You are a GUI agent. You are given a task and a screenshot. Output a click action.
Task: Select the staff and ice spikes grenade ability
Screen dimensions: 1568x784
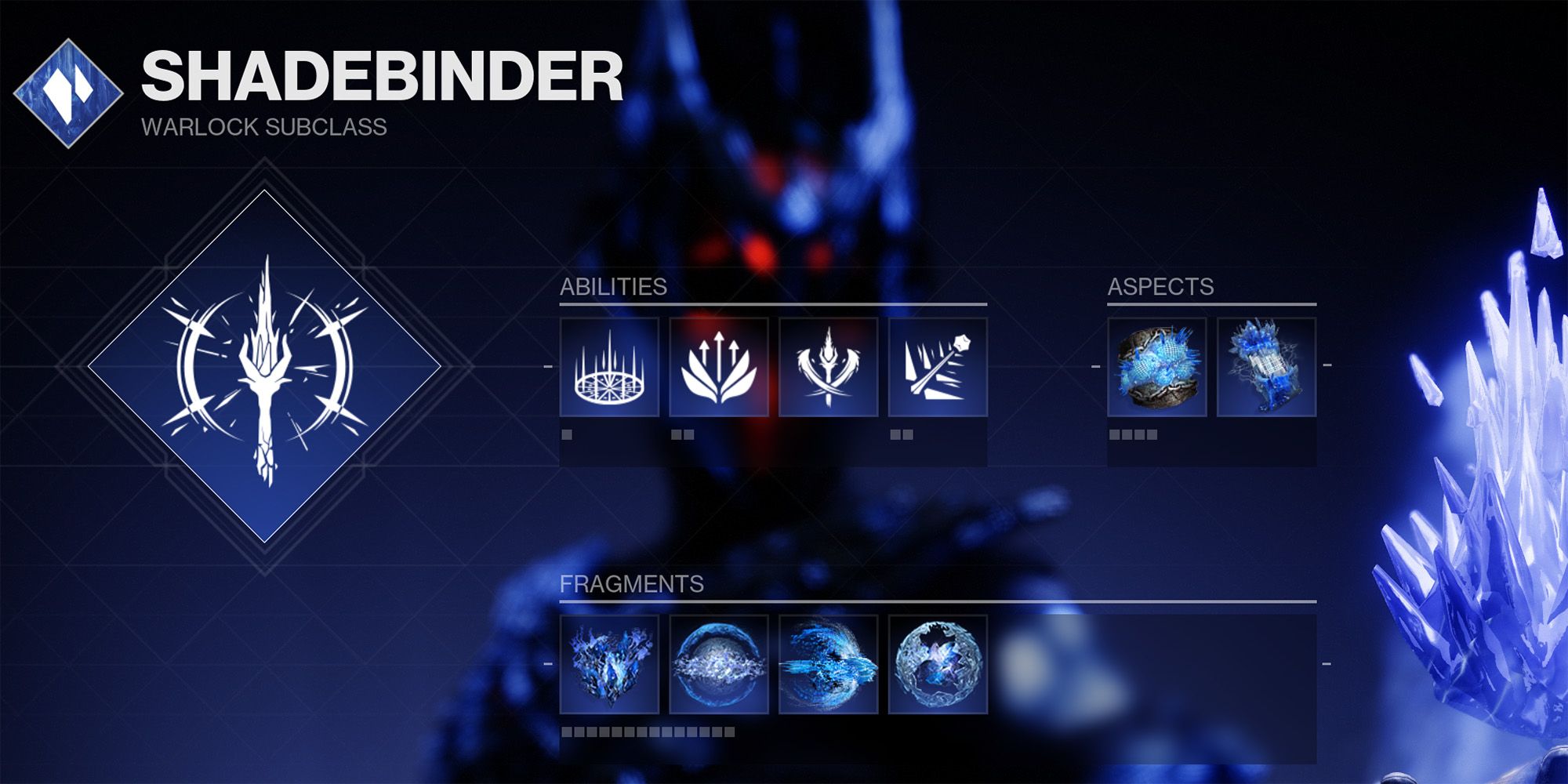tap(938, 367)
